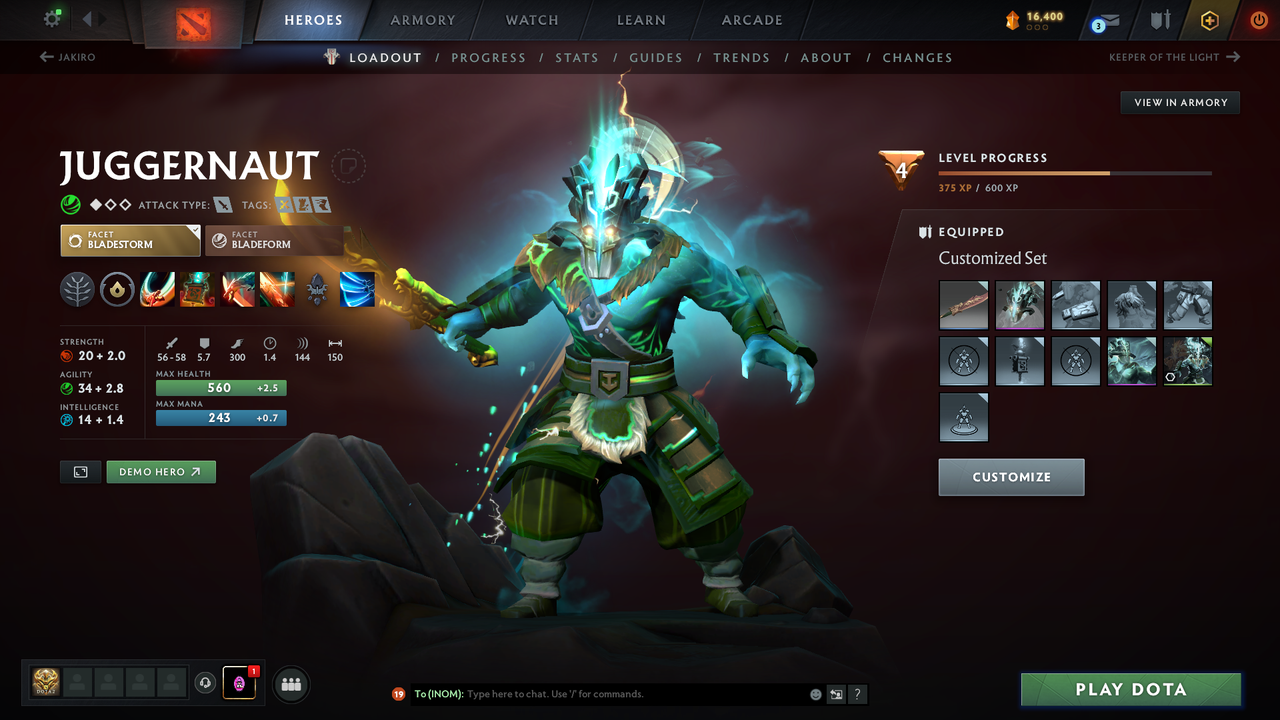Select the Blade Fury ability icon

157,289
